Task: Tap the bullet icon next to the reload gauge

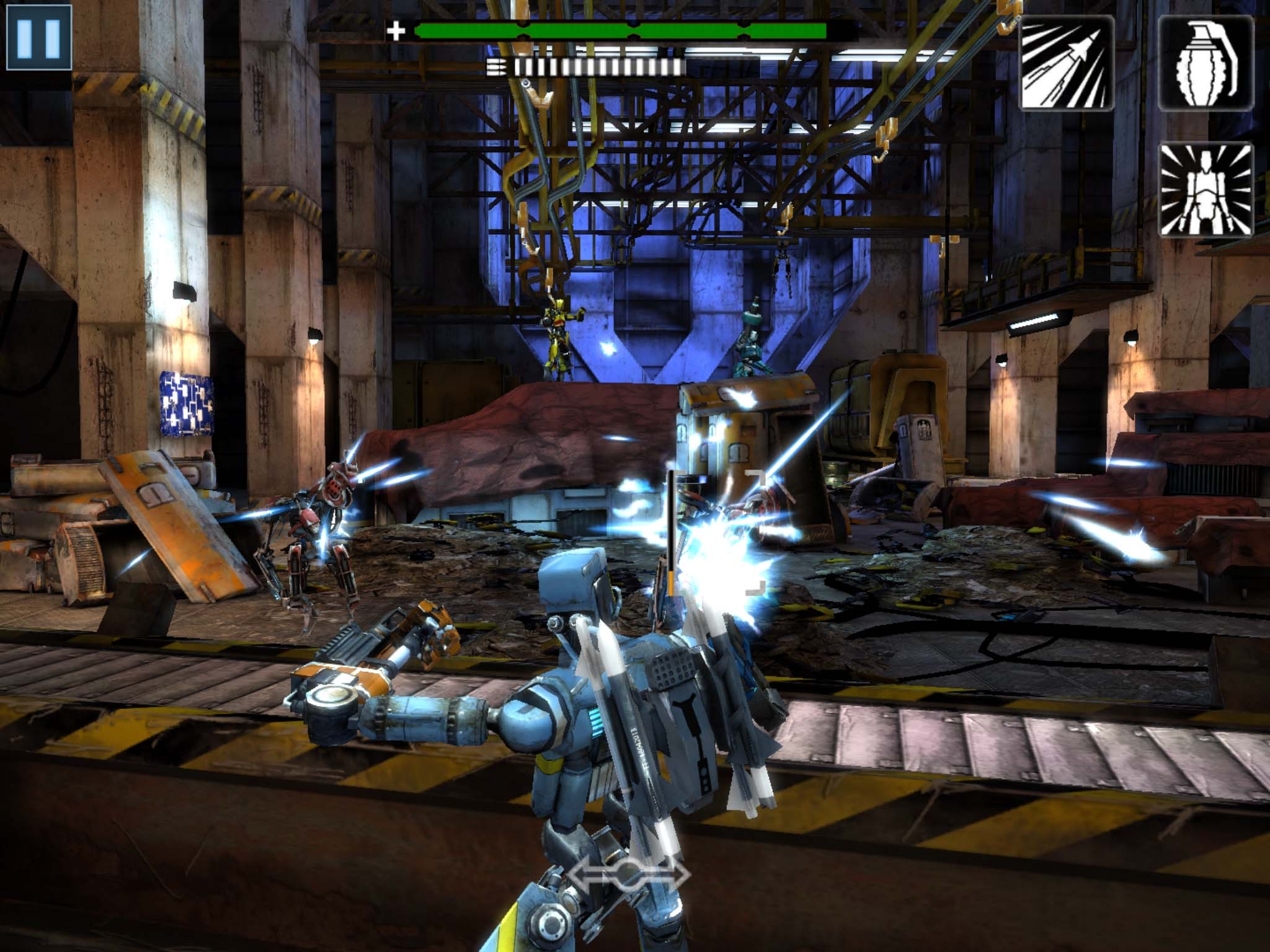Action: coord(496,65)
